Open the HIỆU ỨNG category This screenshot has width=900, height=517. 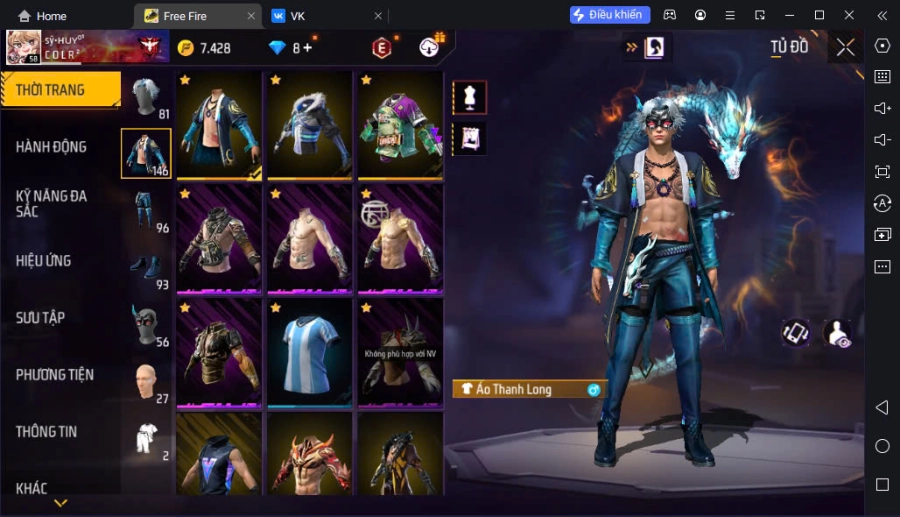[44, 261]
